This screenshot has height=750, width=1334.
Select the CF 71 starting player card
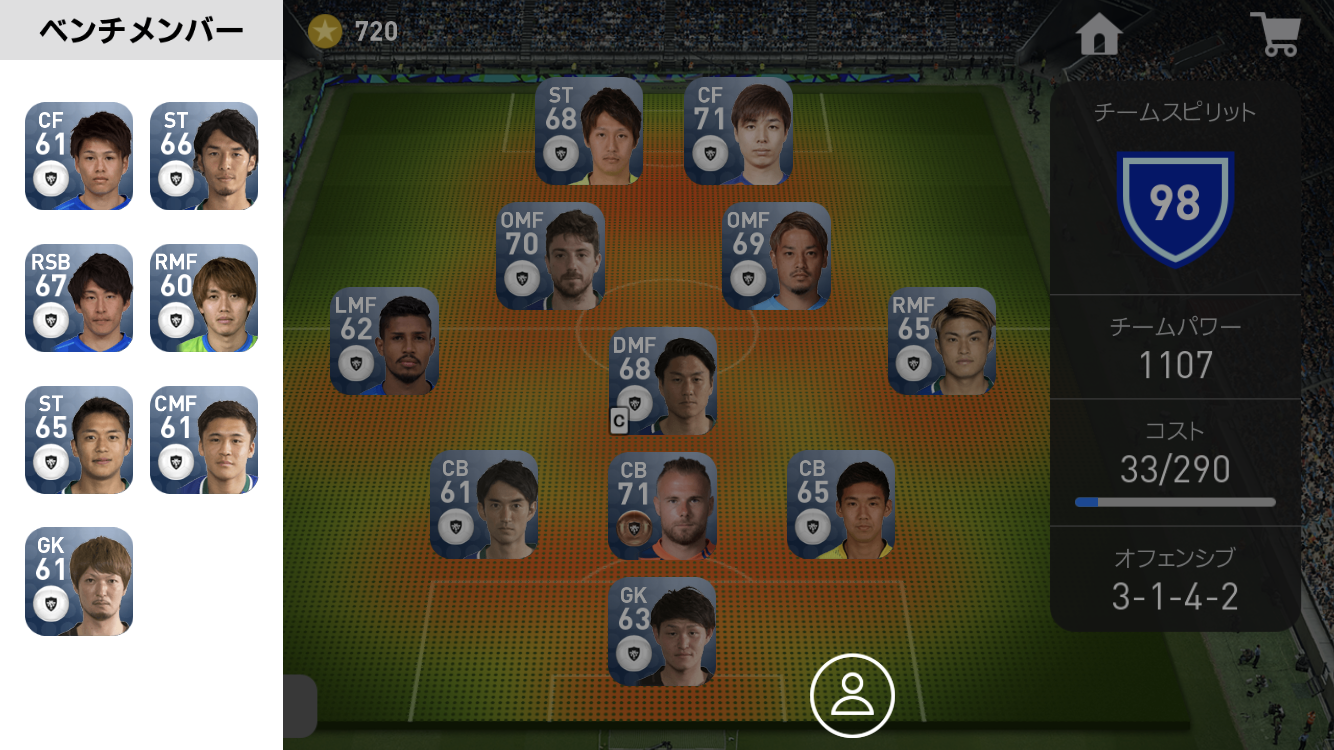pyautogui.click(x=738, y=131)
